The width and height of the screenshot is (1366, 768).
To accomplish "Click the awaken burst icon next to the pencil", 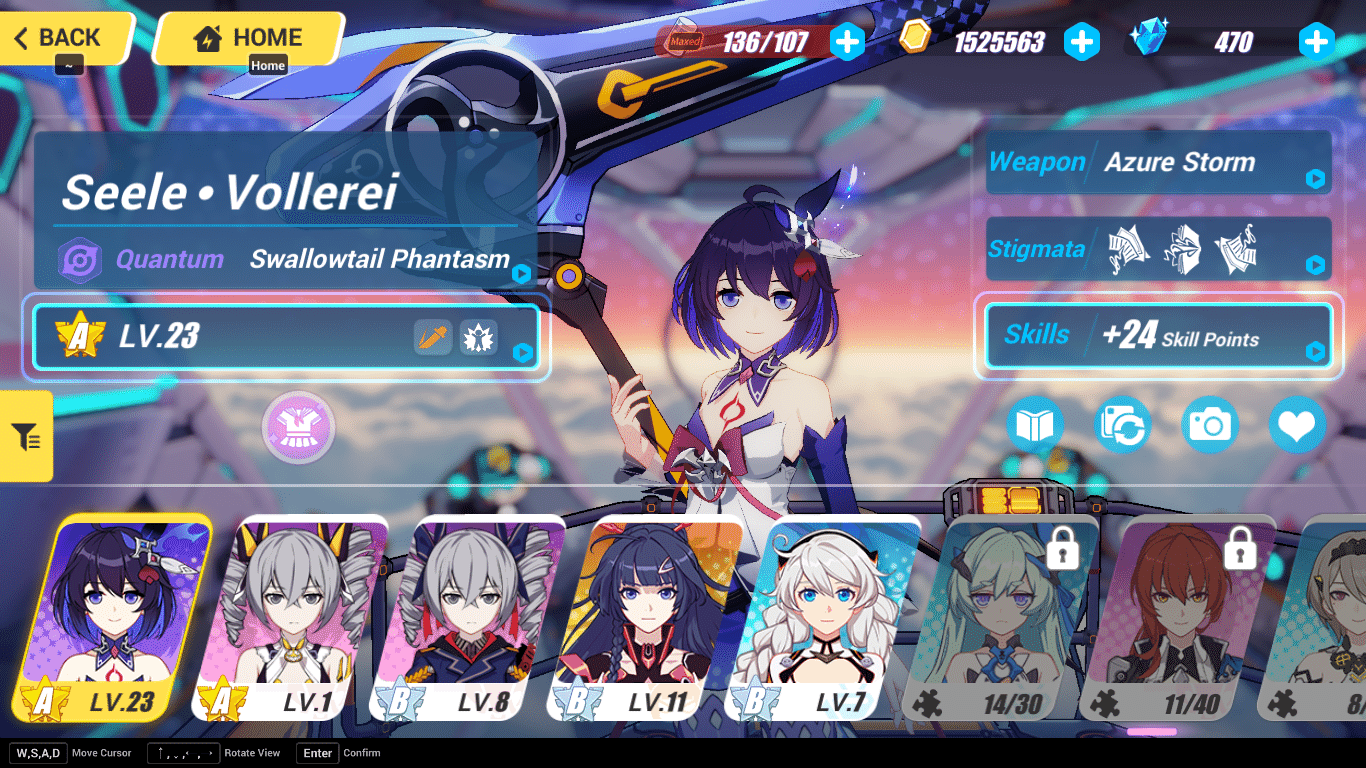I will [x=478, y=337].
